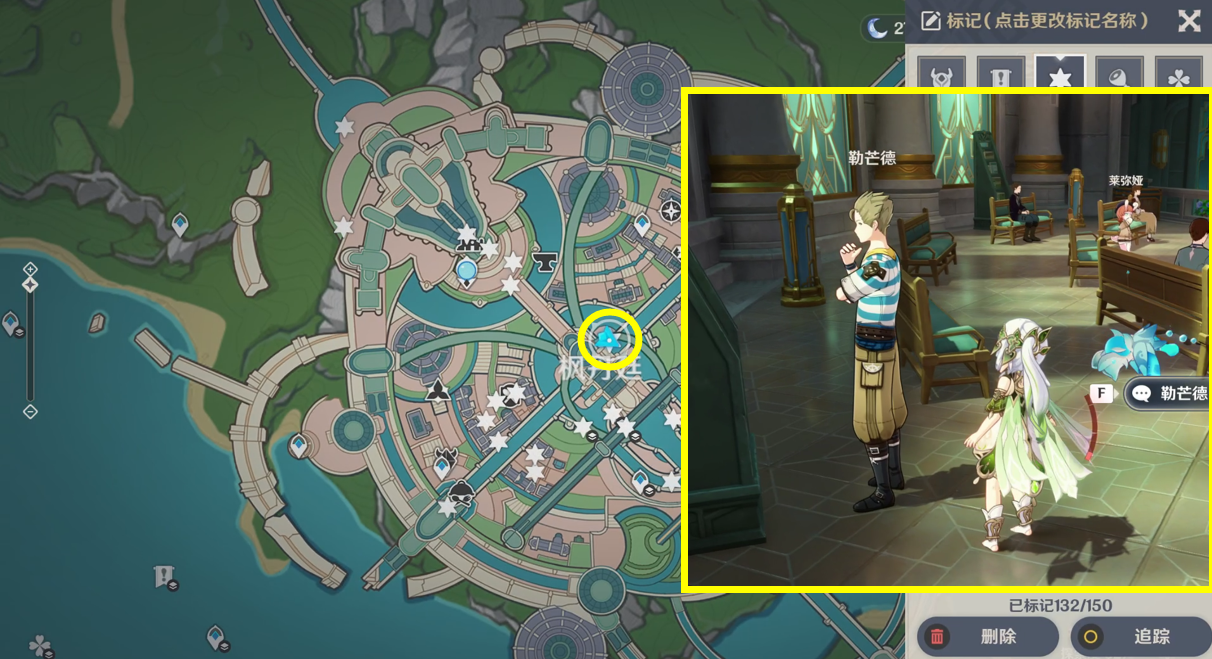This screenshot has width=1212, height=659.
Task: Select the anvil blacksmith icon on the map
Action: [546, 263]
